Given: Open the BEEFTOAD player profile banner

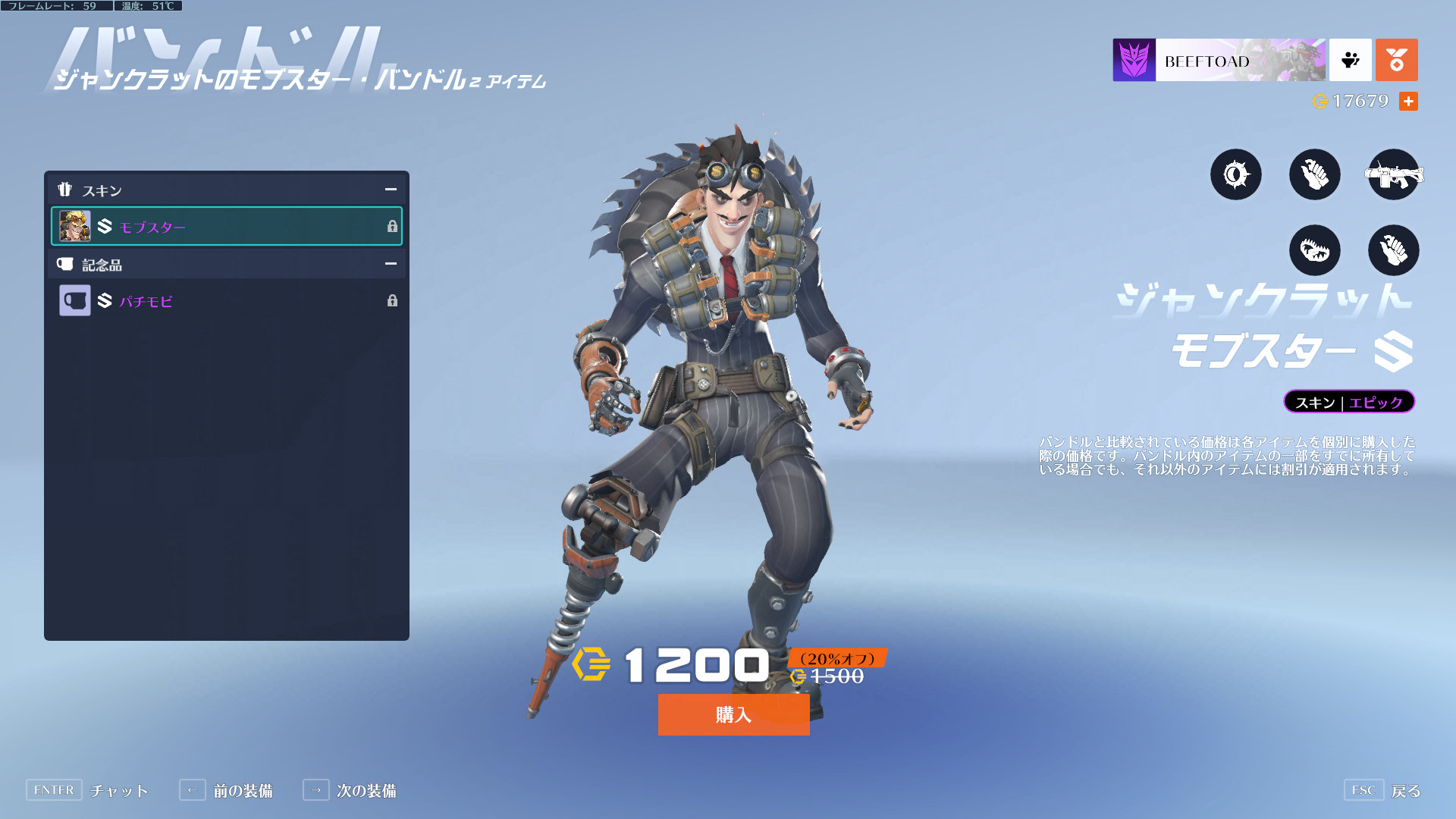Looking at the screenshot, I should (1219, 61).
